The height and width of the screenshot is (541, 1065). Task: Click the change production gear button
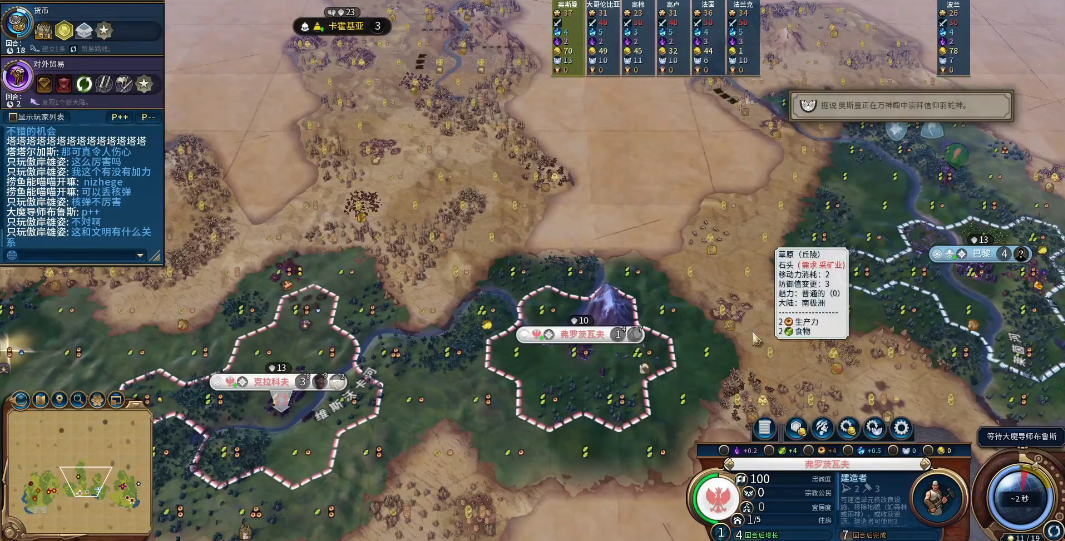point(901,428)
